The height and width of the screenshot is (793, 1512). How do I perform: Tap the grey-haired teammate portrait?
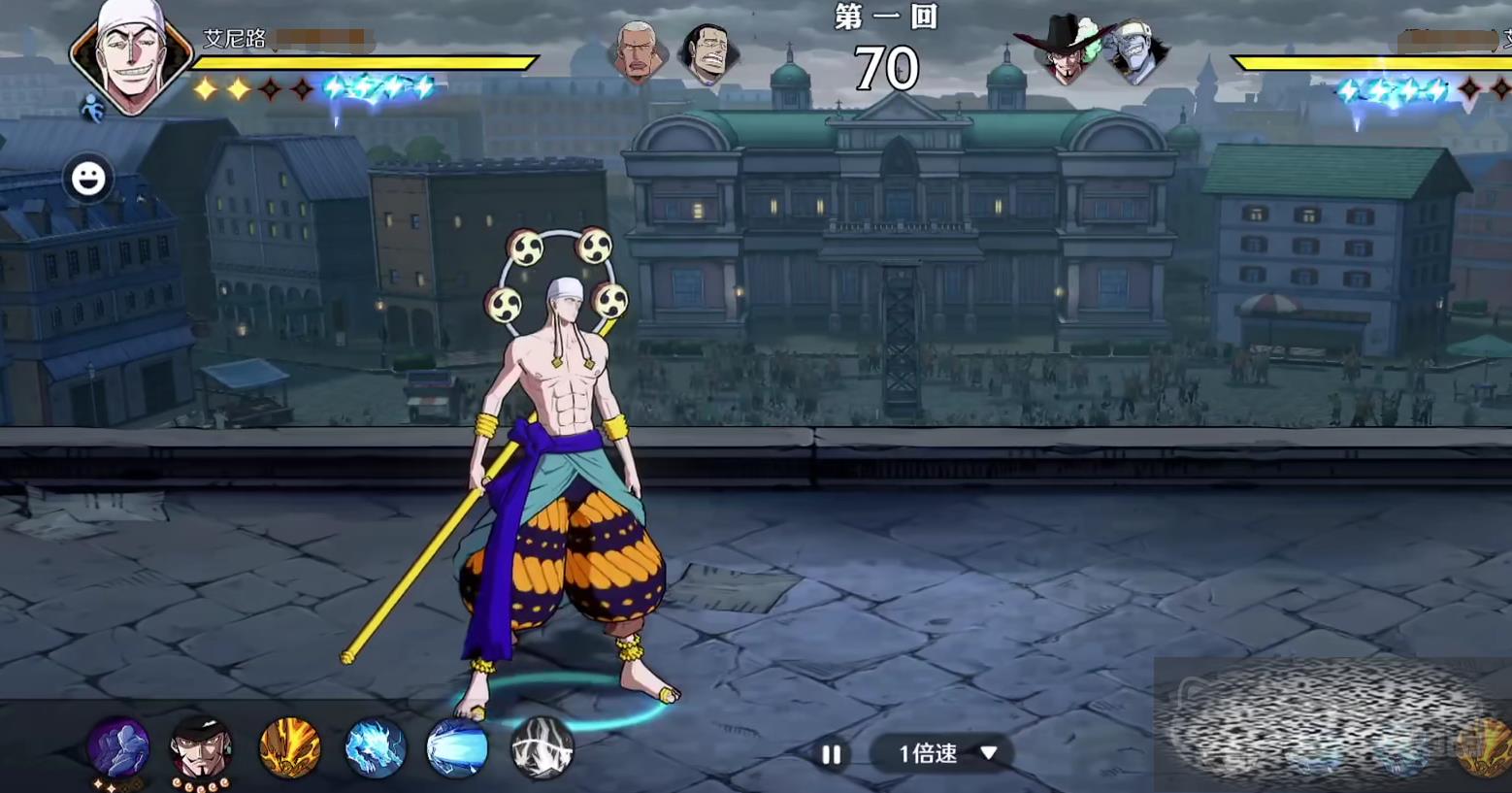tap(638, 51)
